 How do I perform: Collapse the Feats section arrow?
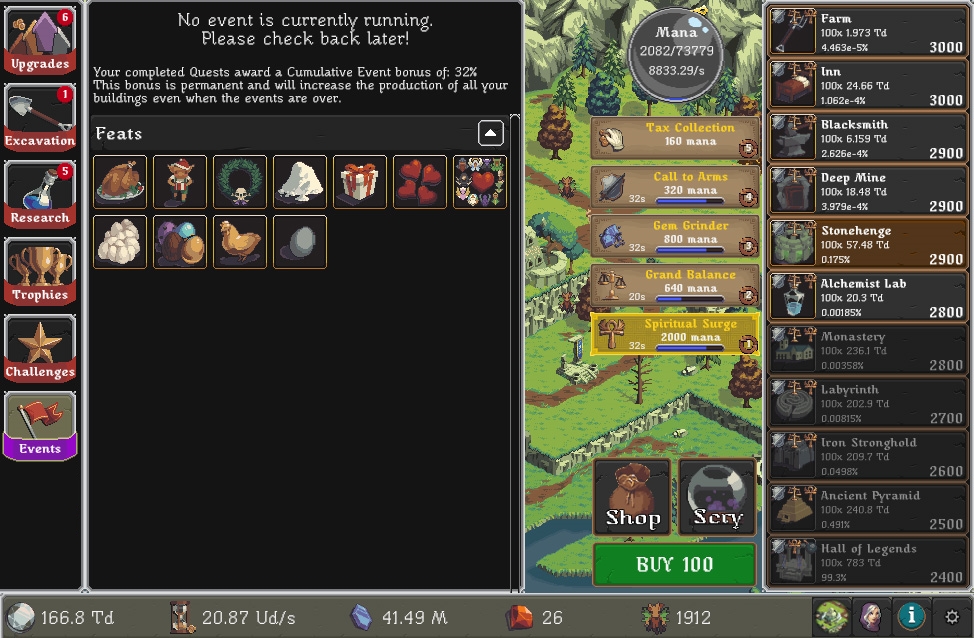point(490,133)
